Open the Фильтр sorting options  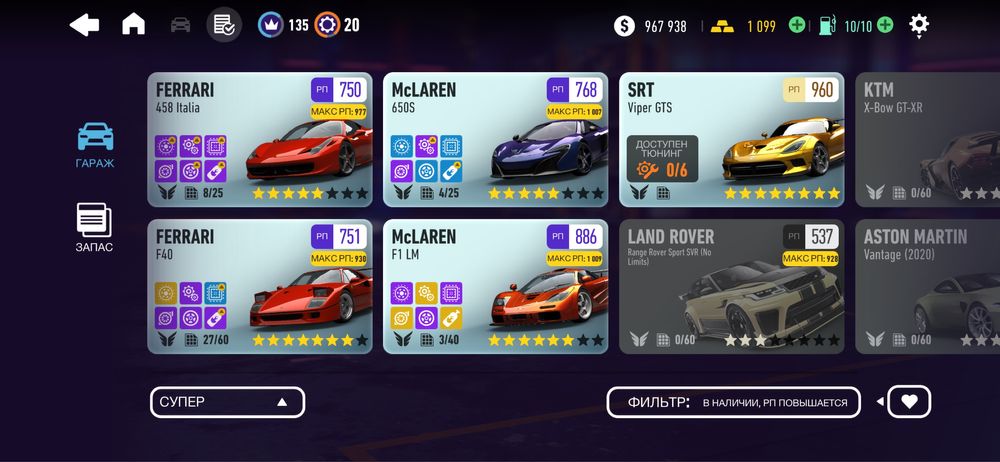click(733, 402)
